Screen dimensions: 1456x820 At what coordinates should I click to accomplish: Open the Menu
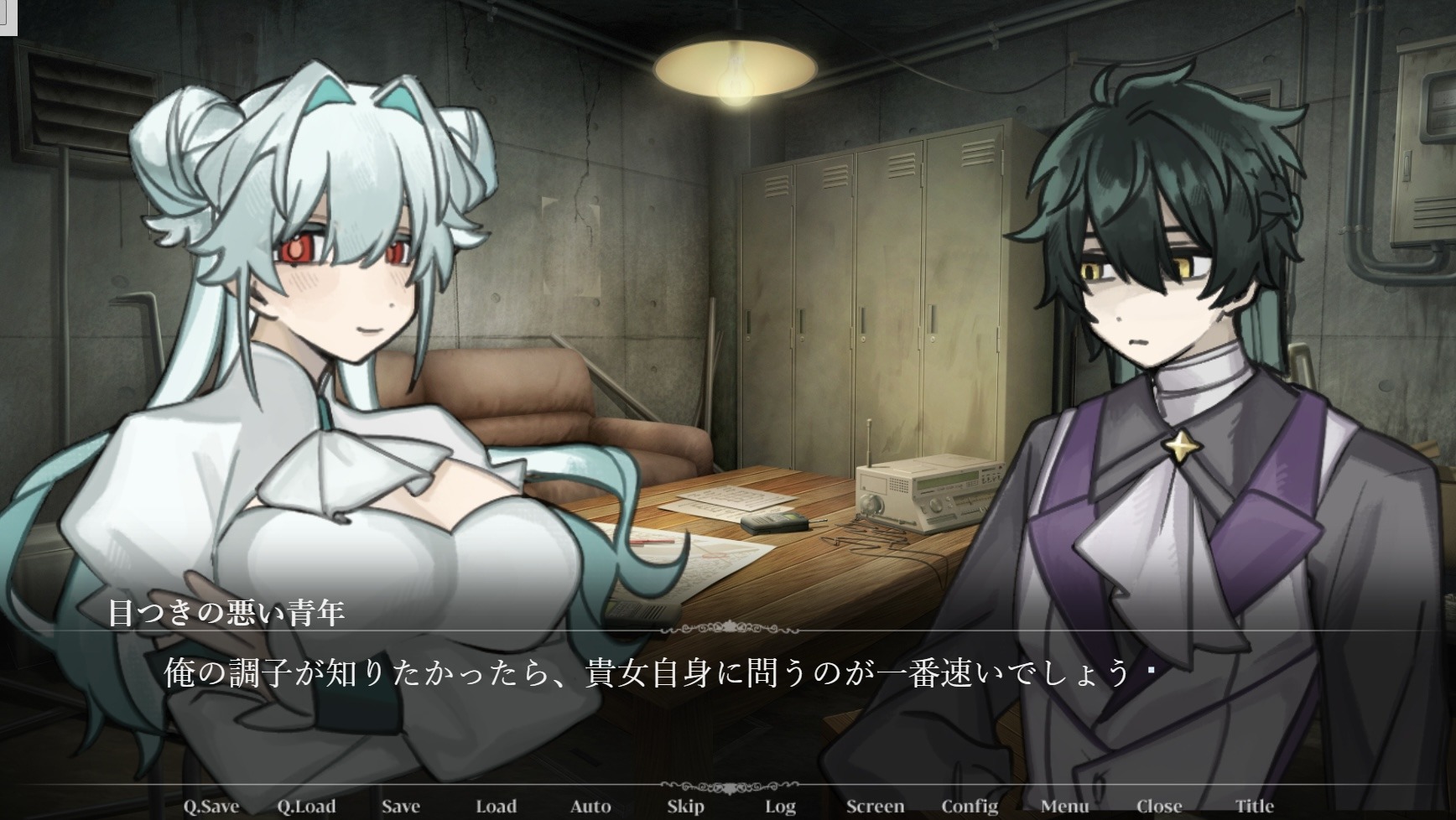tap(1064, 807)
